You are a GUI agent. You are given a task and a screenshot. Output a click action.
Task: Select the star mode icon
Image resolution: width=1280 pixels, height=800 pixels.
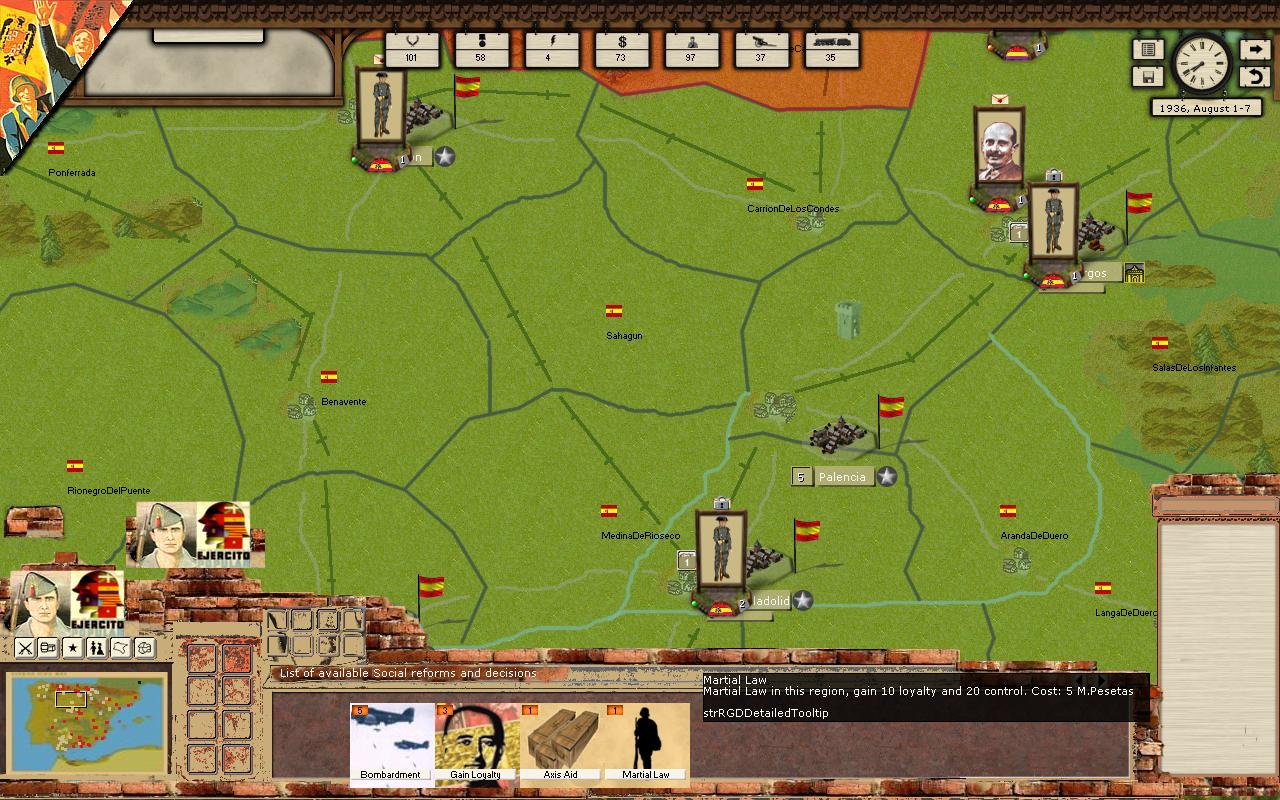pyautogui.click(x=73, y=648)
